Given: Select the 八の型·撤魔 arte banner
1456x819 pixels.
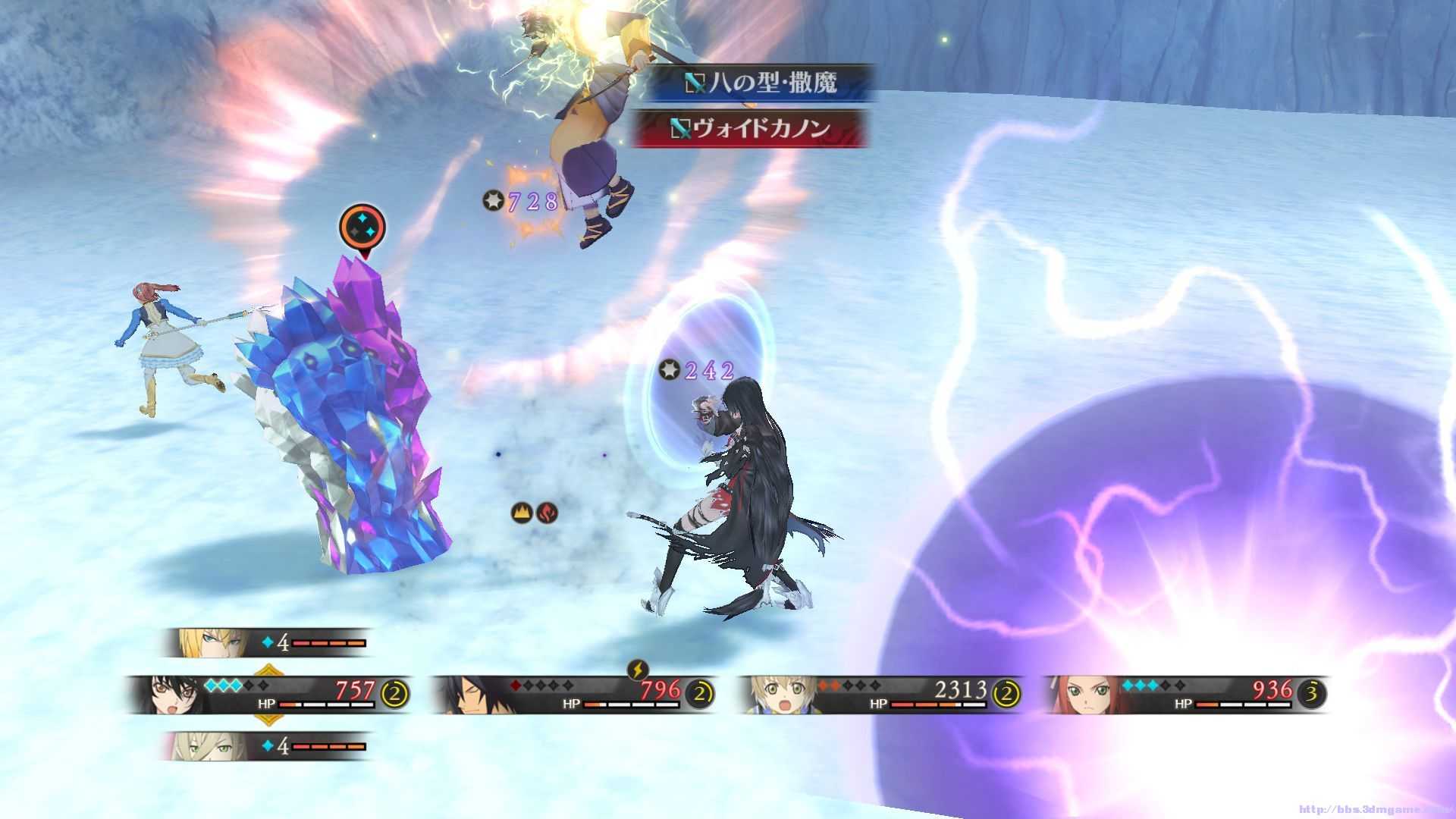Looking at the screenshot, I should 760,83.
